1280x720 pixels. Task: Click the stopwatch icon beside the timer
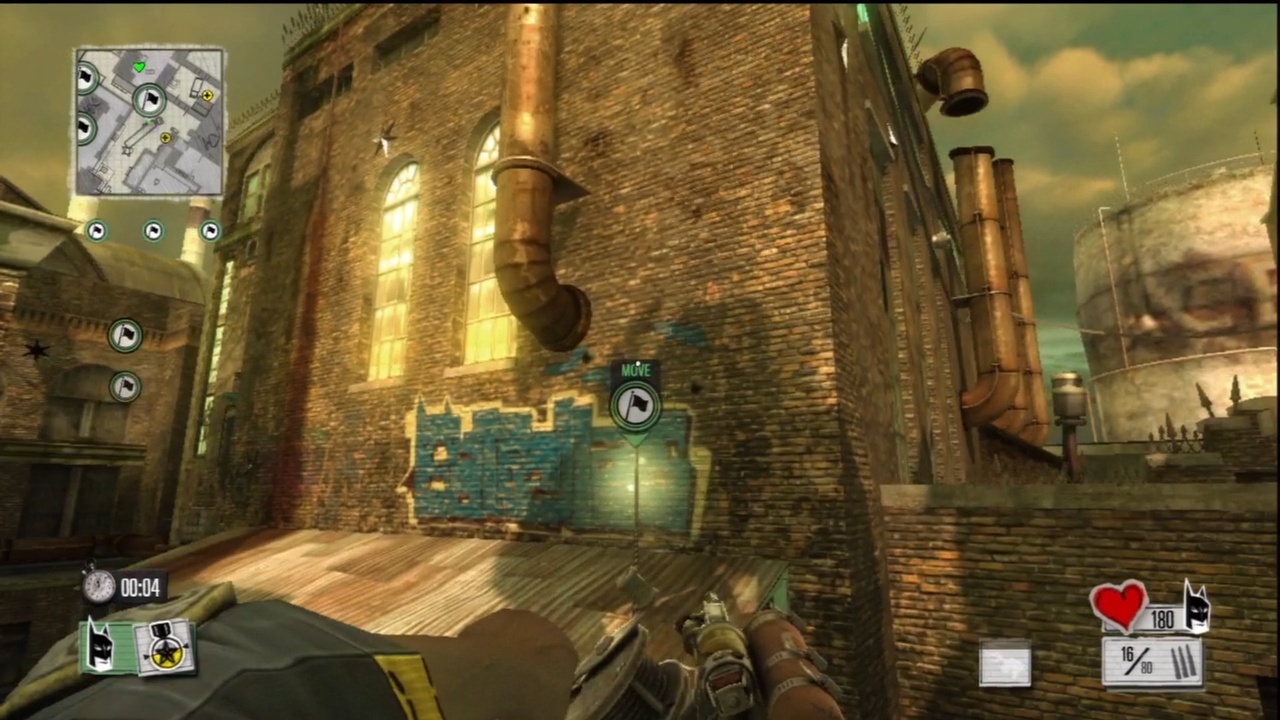coord(97,587)
